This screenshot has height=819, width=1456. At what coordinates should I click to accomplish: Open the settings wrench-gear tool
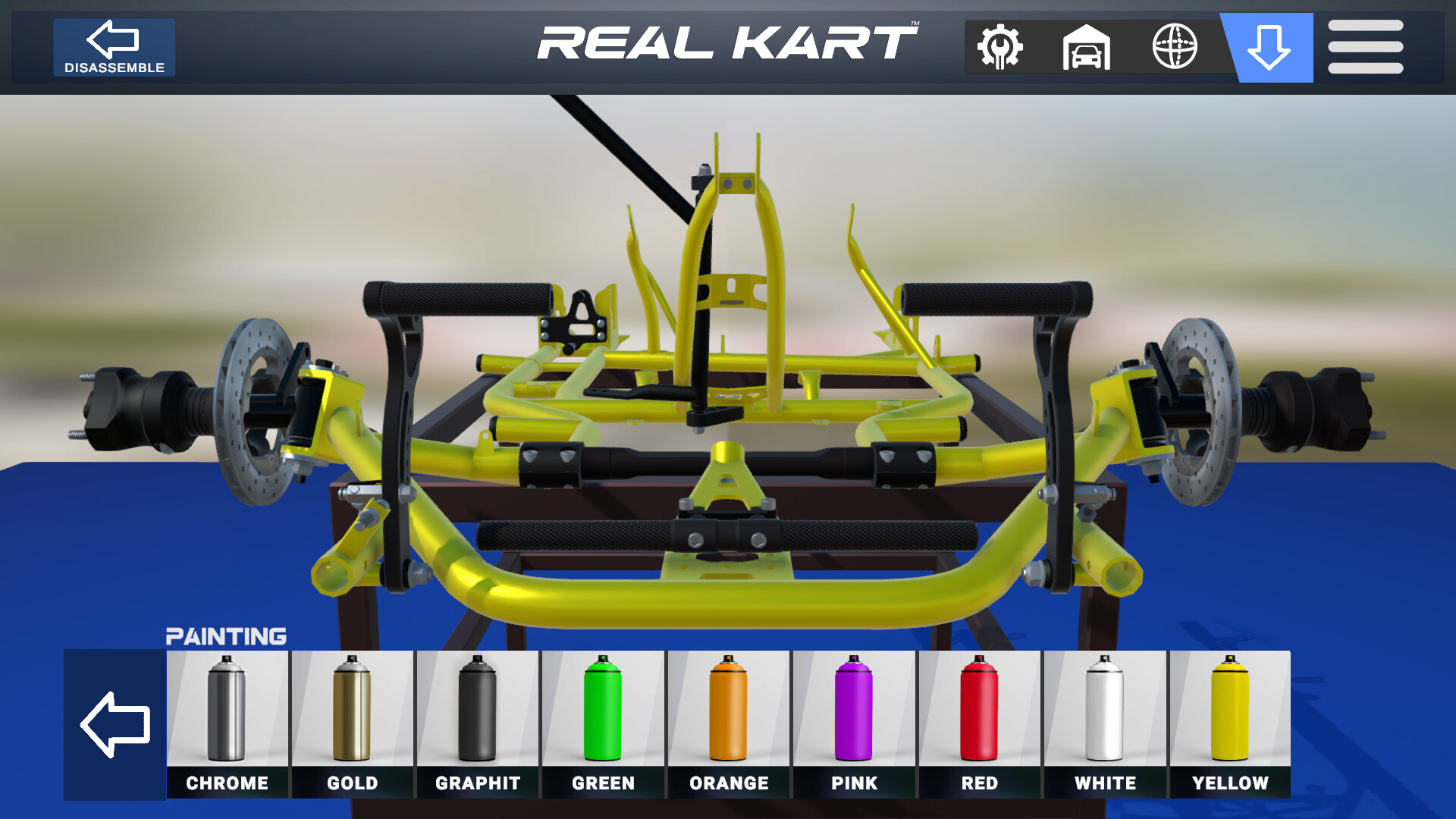coord(1000,47)
